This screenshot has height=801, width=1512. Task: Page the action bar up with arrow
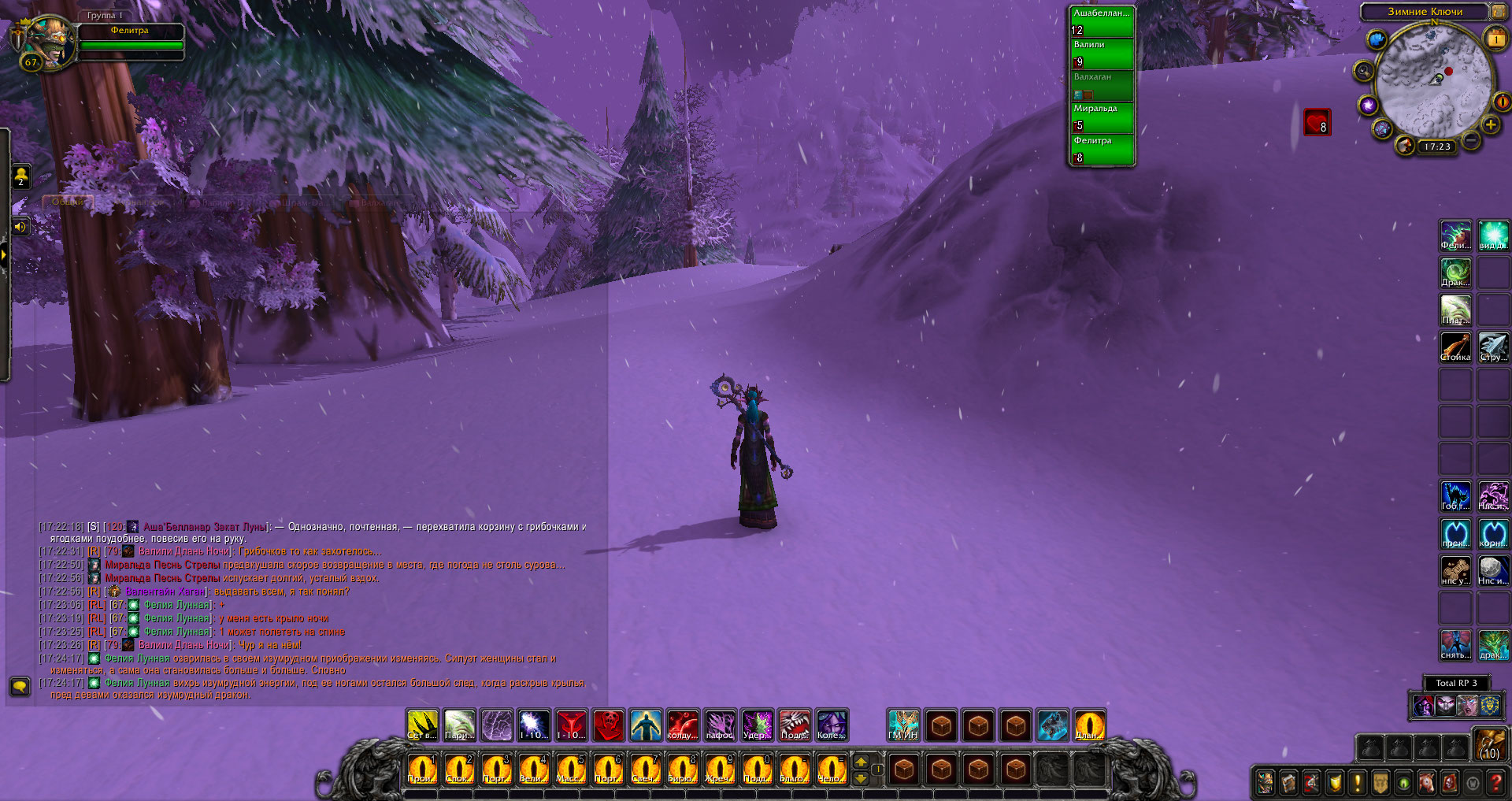point(861,762)
